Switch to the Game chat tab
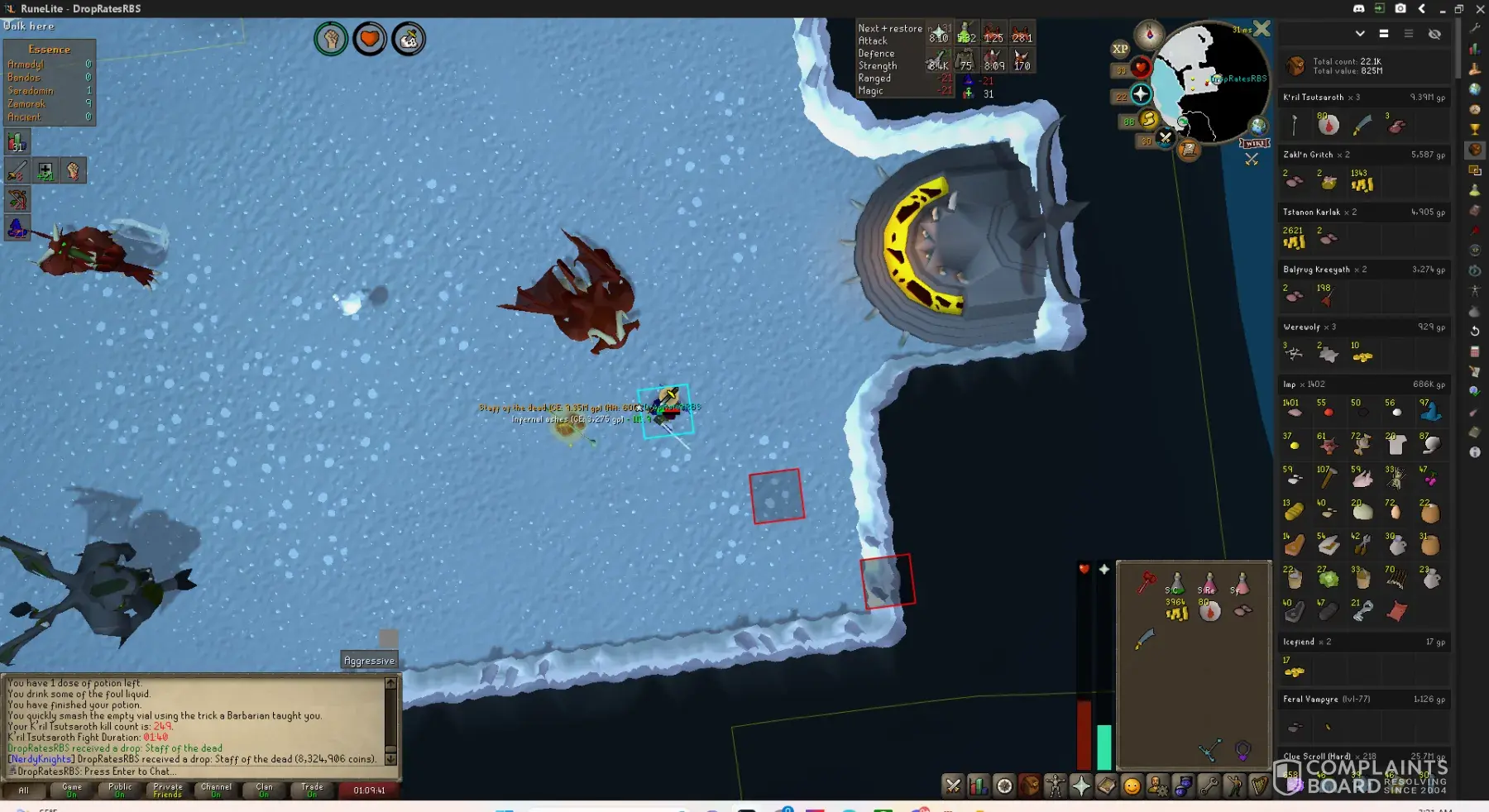Viewport: 1489px width, 812px height. pyautogui.click(x=72, y=791)
